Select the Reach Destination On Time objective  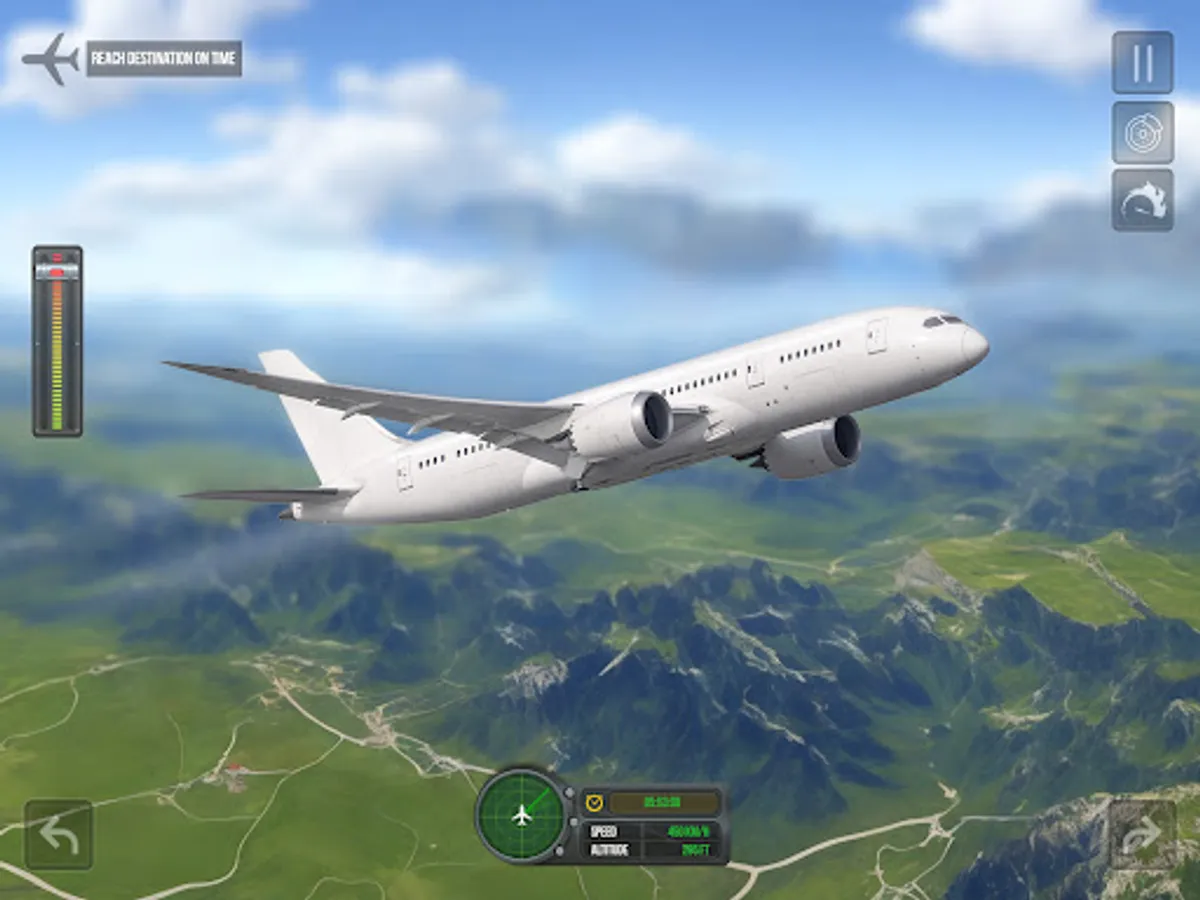tap(164, 59)
